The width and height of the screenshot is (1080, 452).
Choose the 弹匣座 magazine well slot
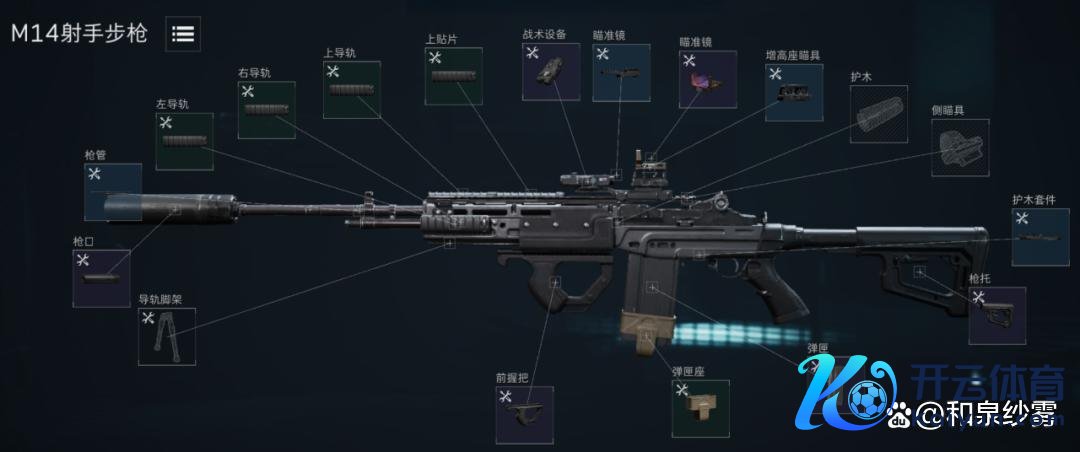pyautogui.click(x=700, y=408)
